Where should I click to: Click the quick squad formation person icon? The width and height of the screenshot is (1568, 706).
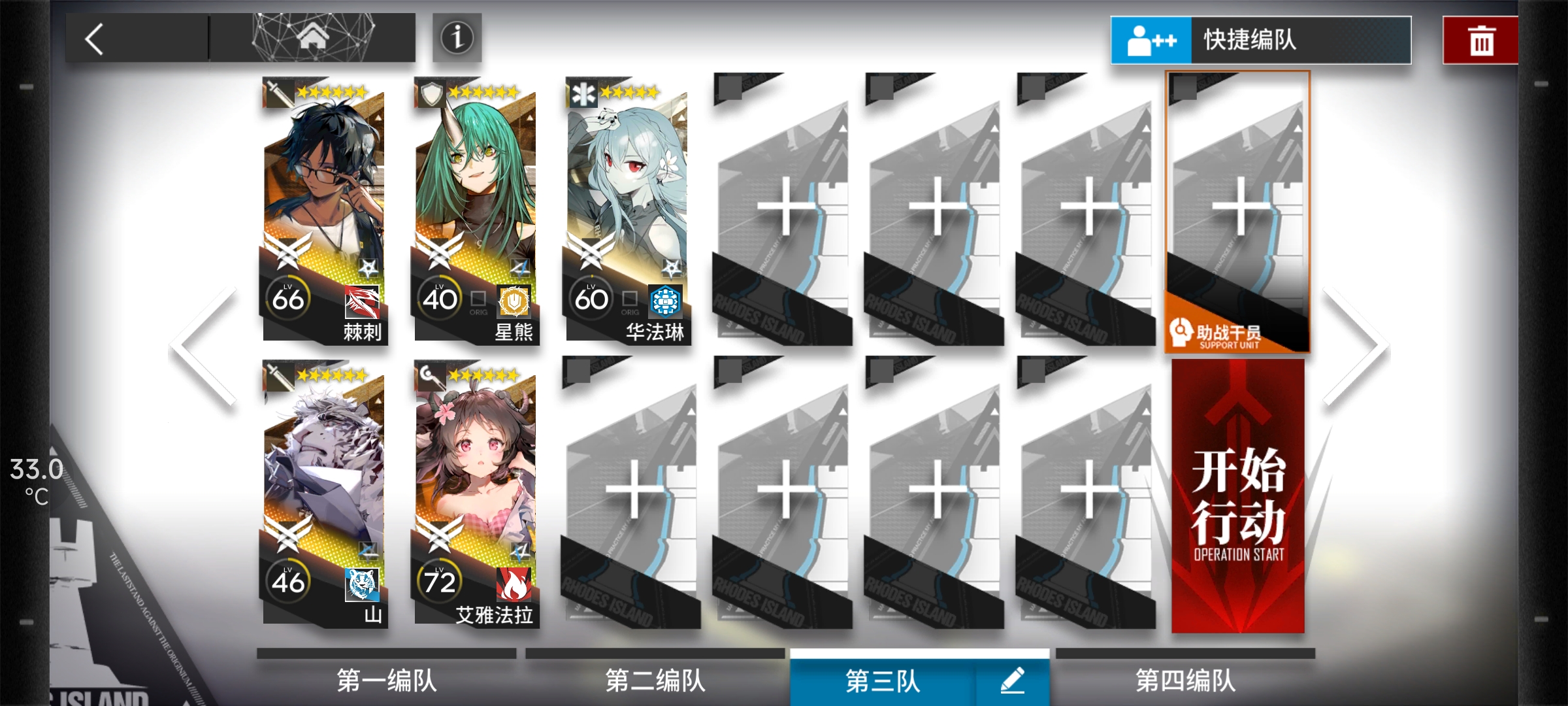(x=1149, y=41)
